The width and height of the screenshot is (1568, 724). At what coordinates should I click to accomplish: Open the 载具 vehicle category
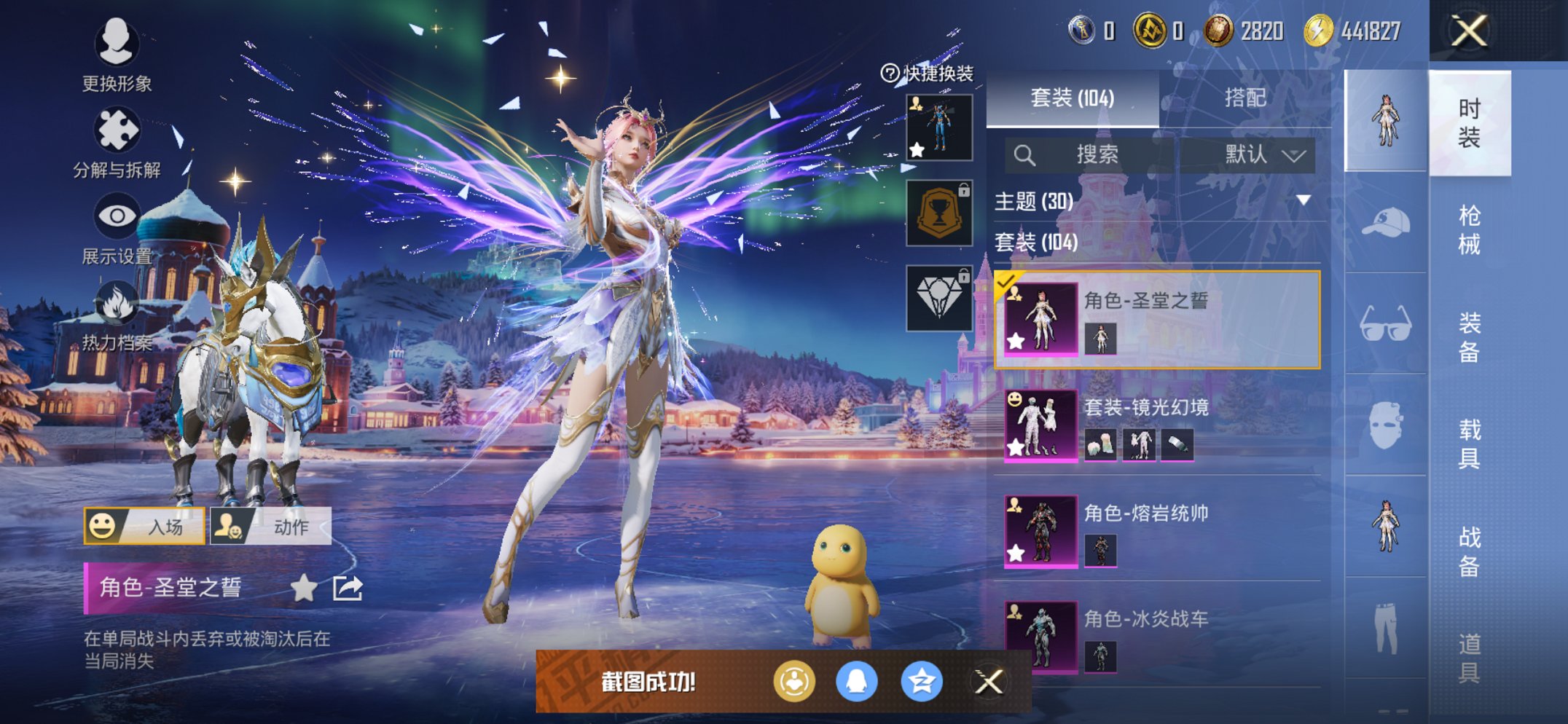pyautogui.click(x=1469, y=443)
